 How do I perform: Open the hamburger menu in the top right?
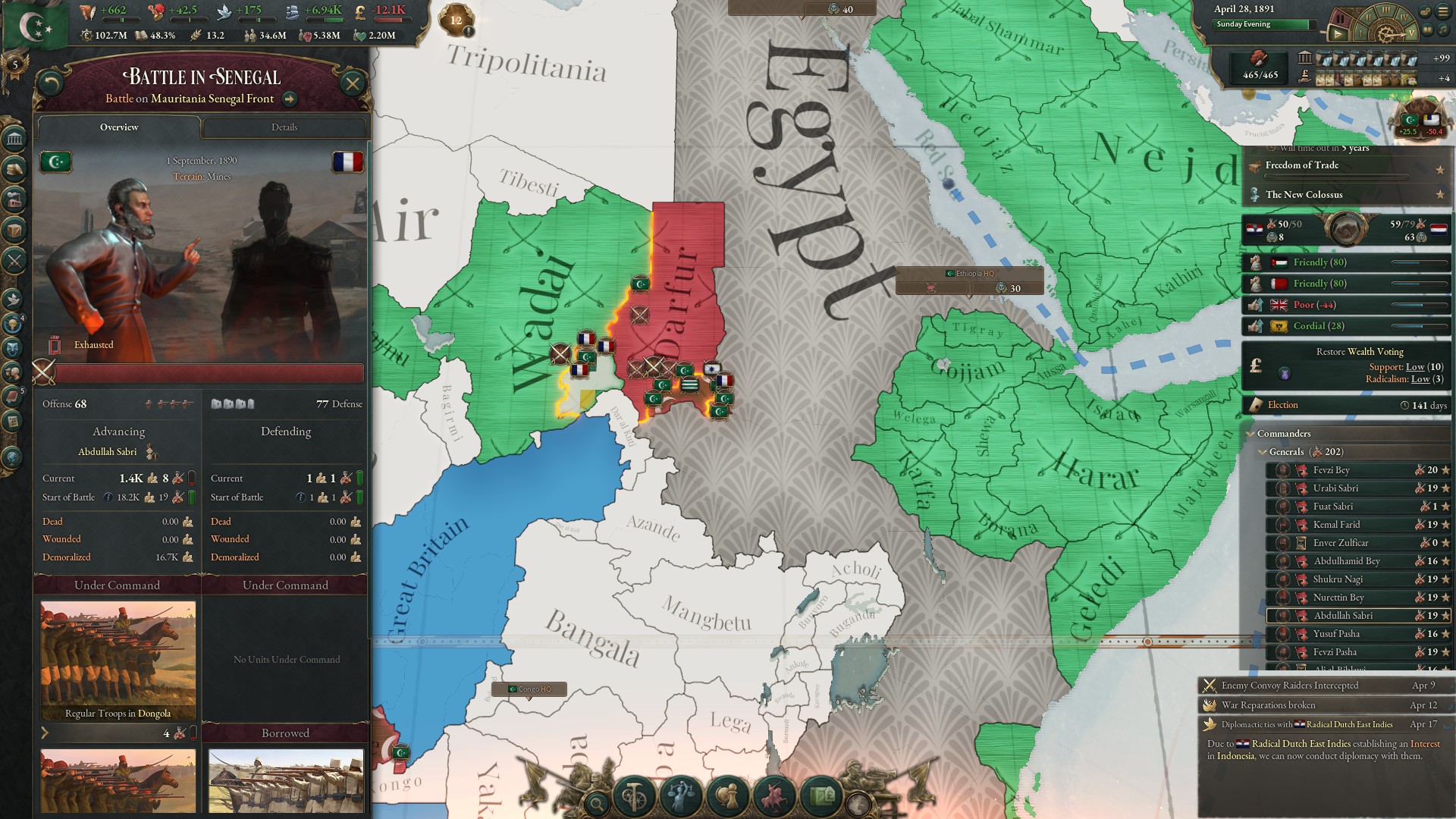point(1443,11)
